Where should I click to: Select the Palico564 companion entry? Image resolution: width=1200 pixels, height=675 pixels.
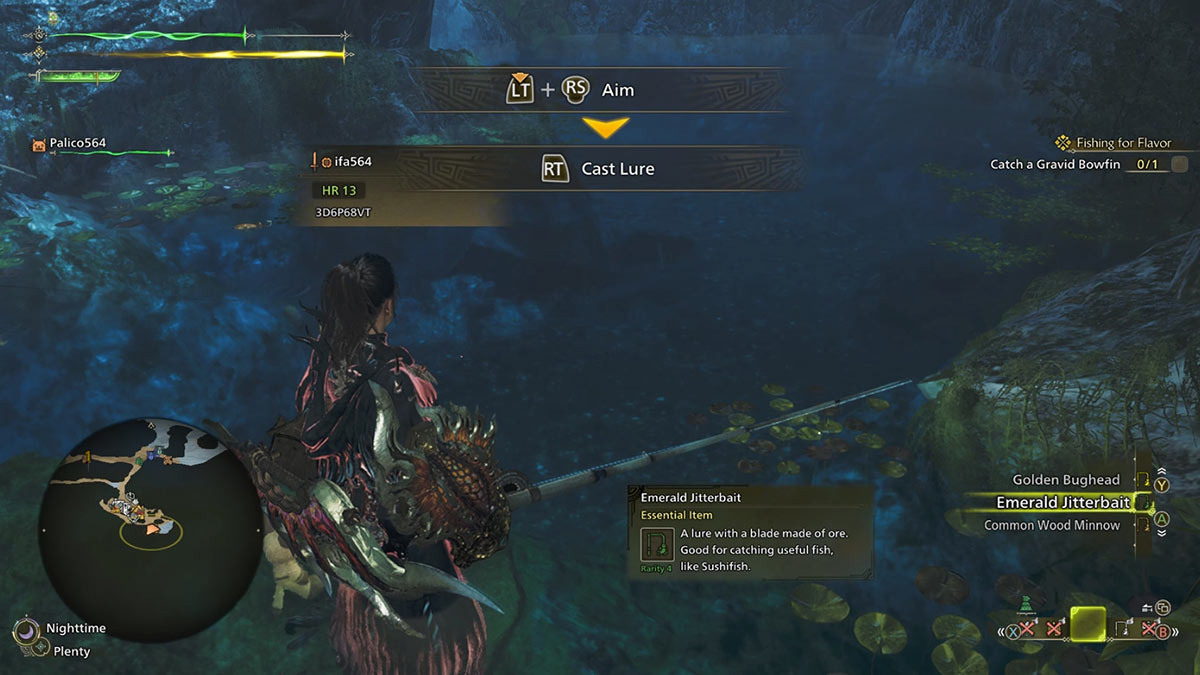(x=78, y=143)
